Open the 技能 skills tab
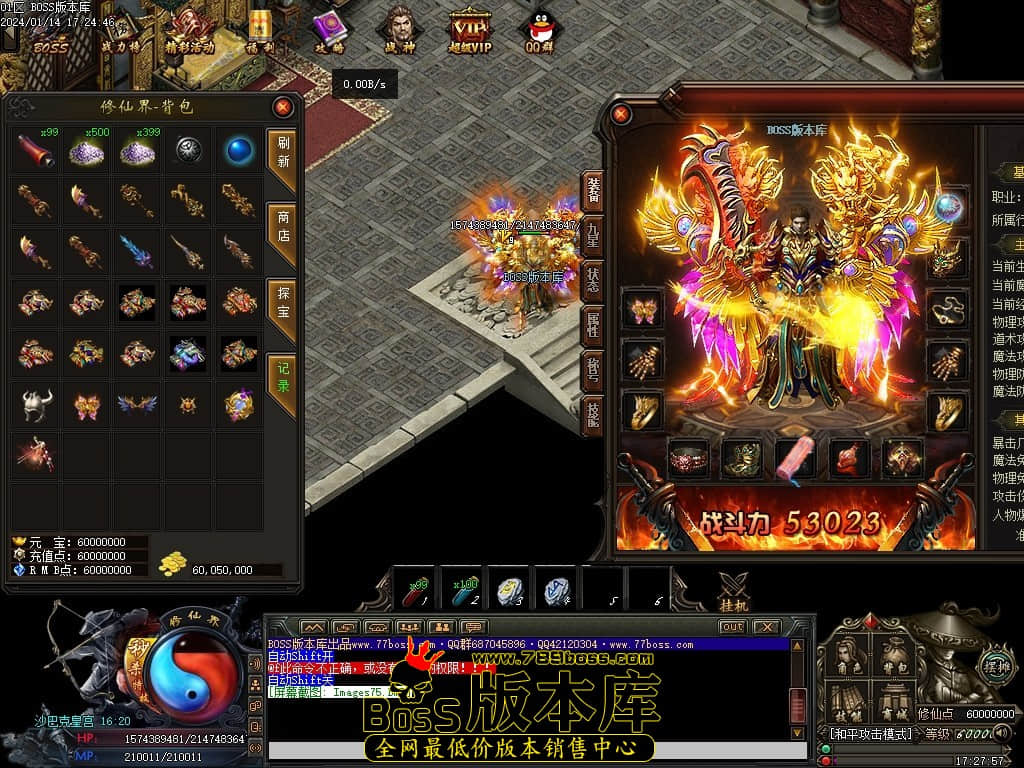Image resolution: width=1024 pixels, height=768 pixels. 593,411
